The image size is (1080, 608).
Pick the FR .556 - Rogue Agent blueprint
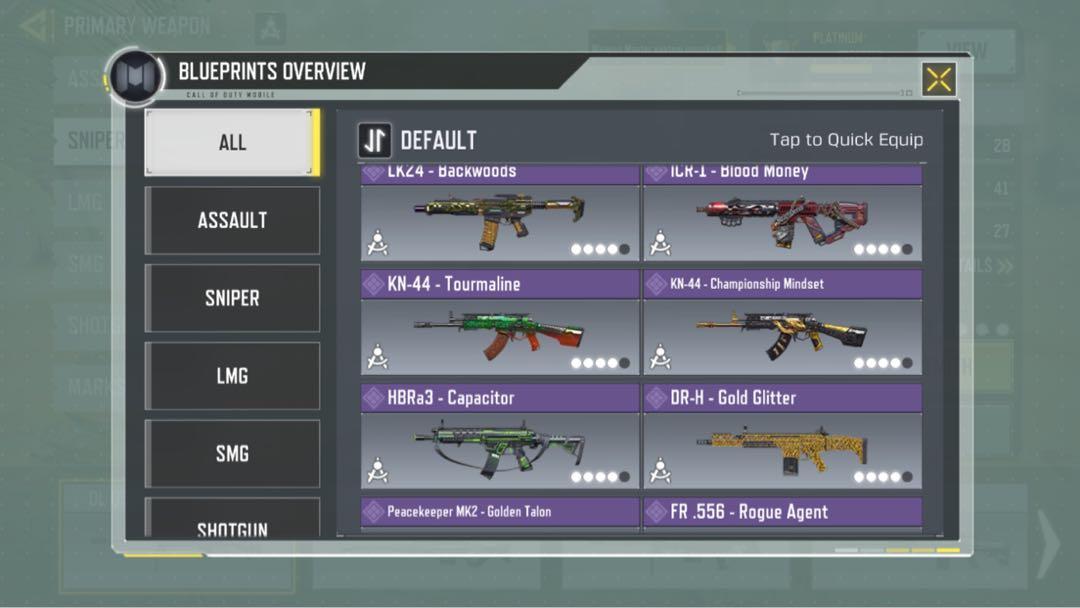pyautogui.click(x=782, y=513)
